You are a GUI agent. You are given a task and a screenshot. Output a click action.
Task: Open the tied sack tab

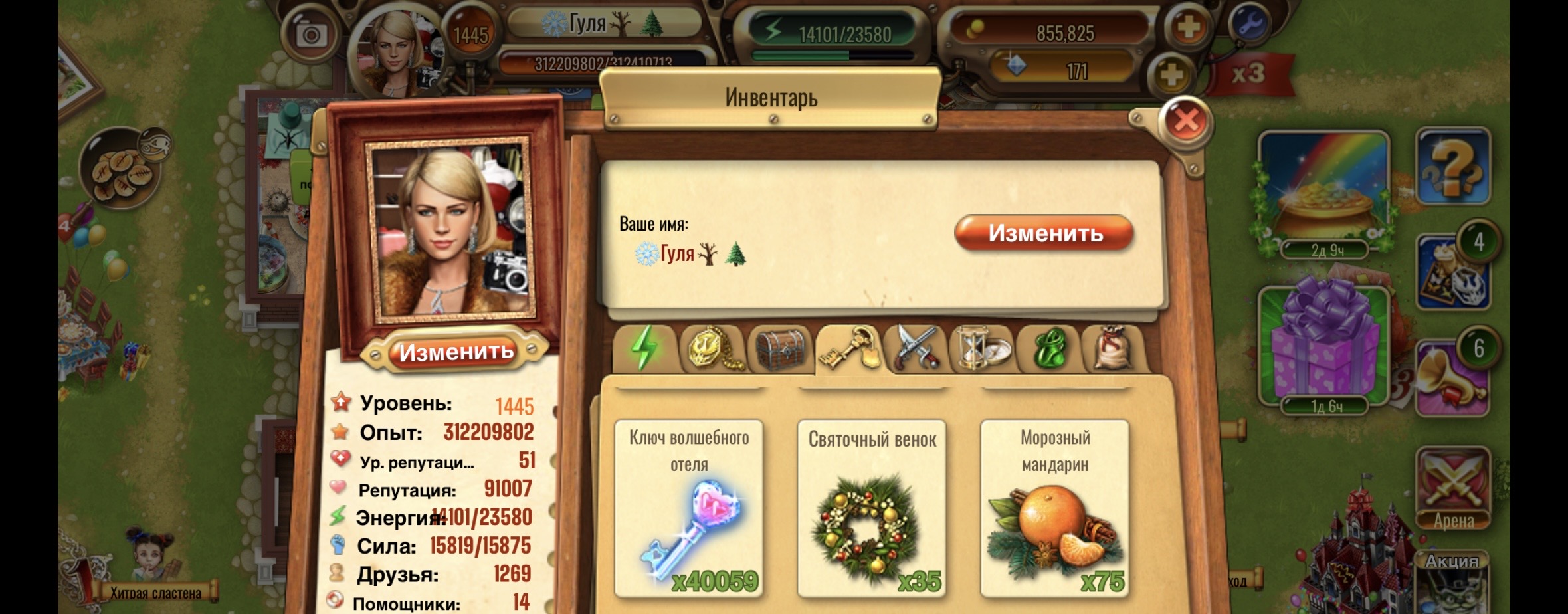click(x=1113, y=348)
